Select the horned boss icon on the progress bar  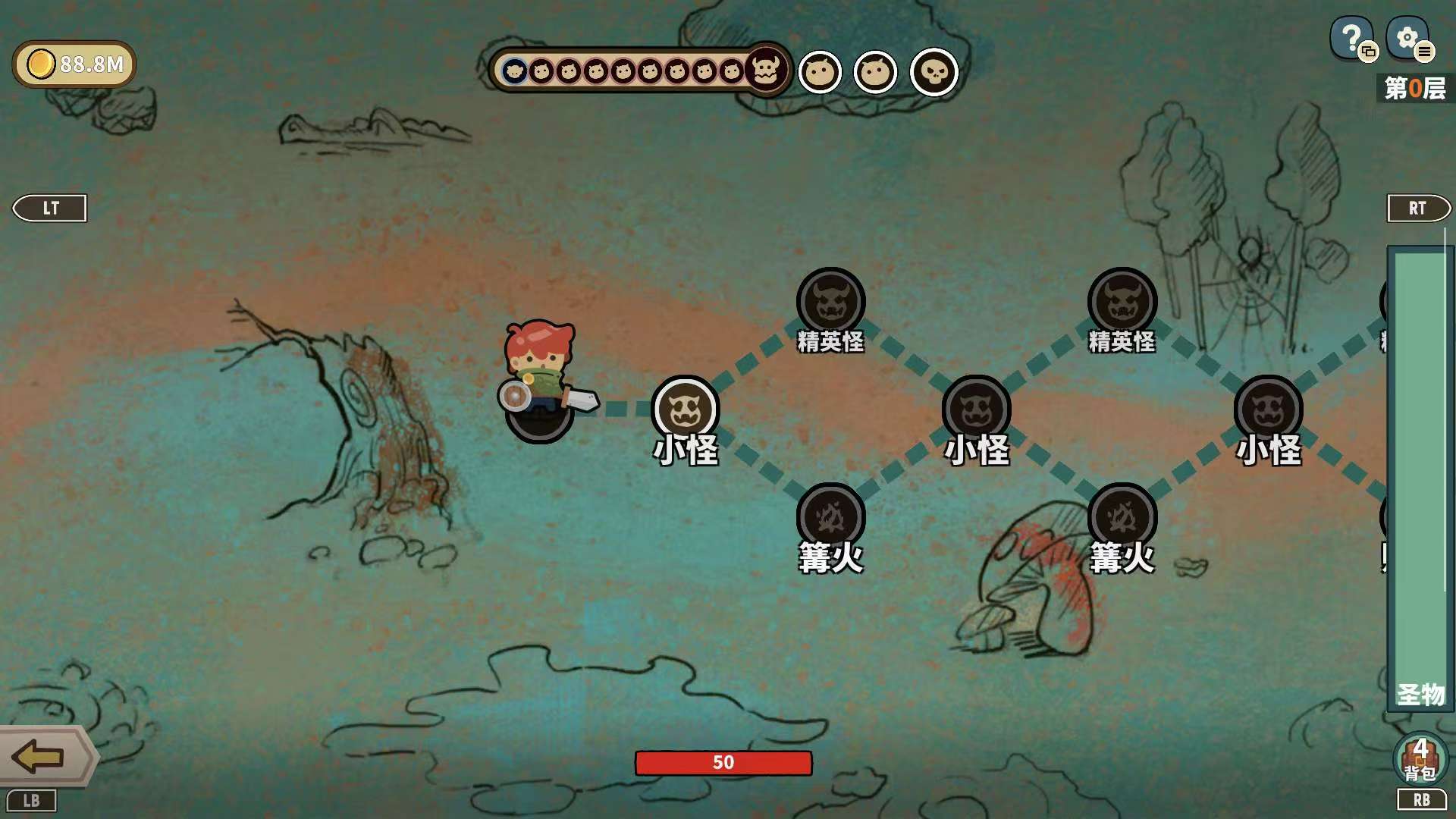point(766,70)
